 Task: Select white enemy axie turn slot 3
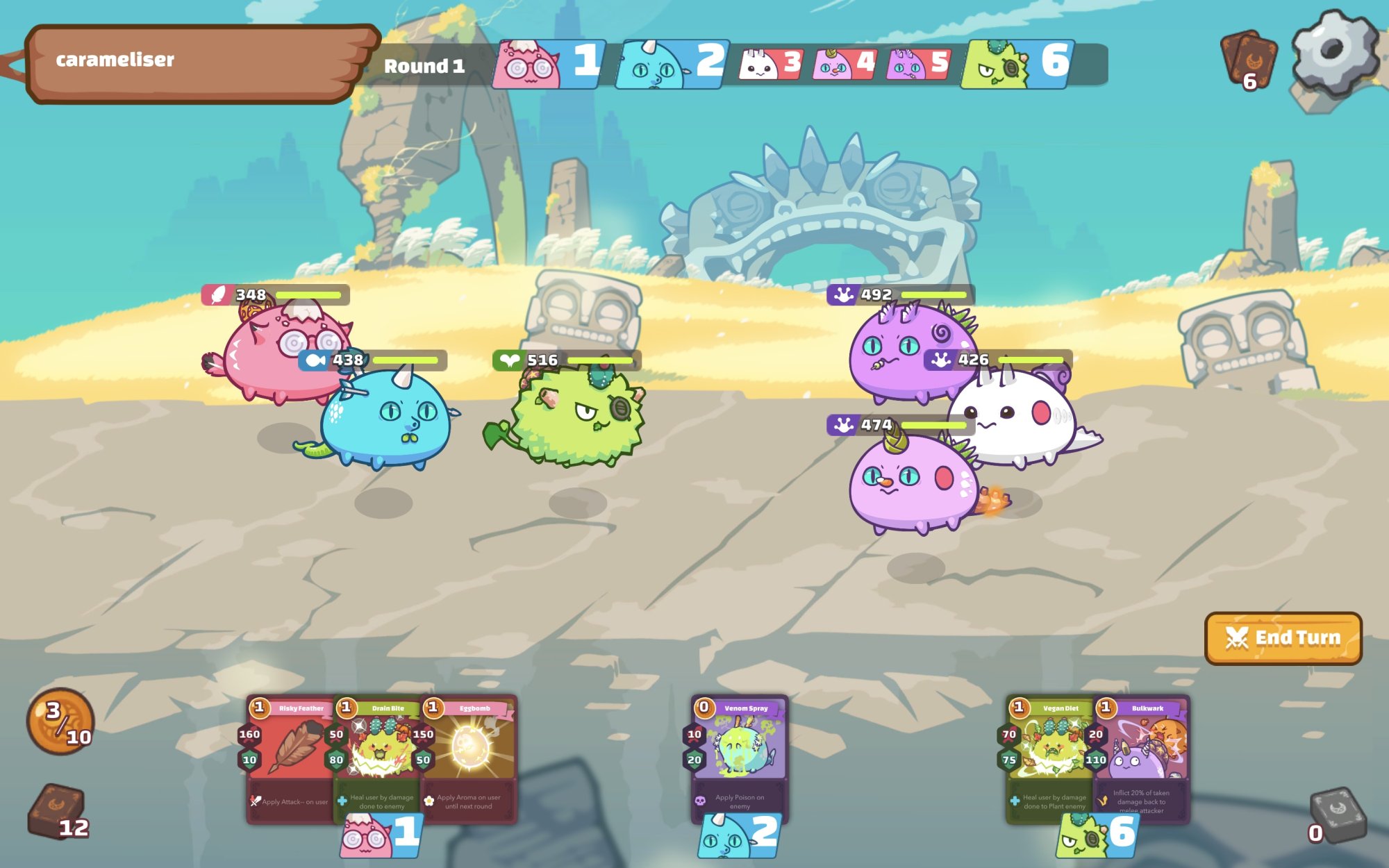[771, 65]
